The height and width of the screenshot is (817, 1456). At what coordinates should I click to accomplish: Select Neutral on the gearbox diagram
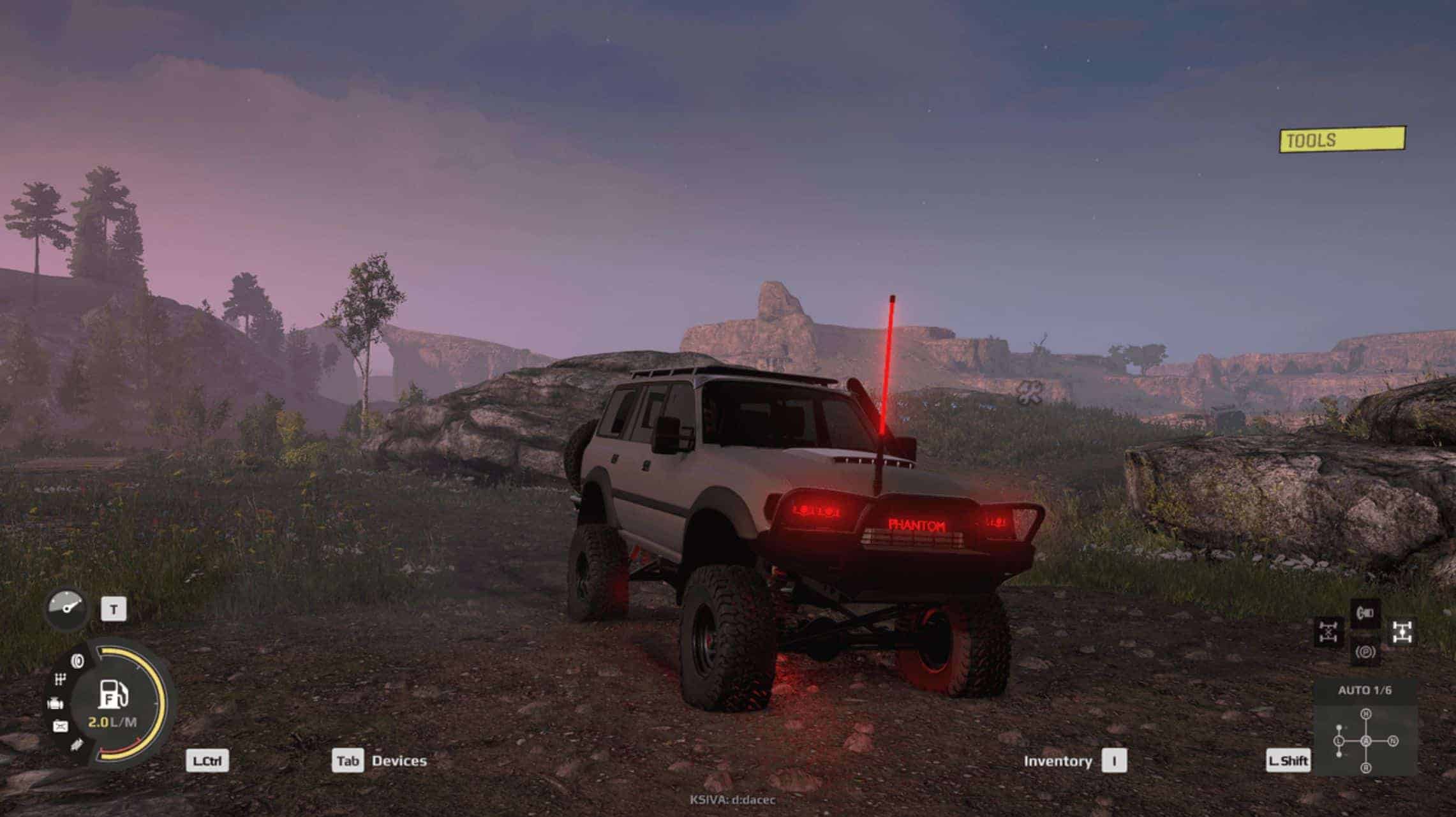coord(1393,741)
